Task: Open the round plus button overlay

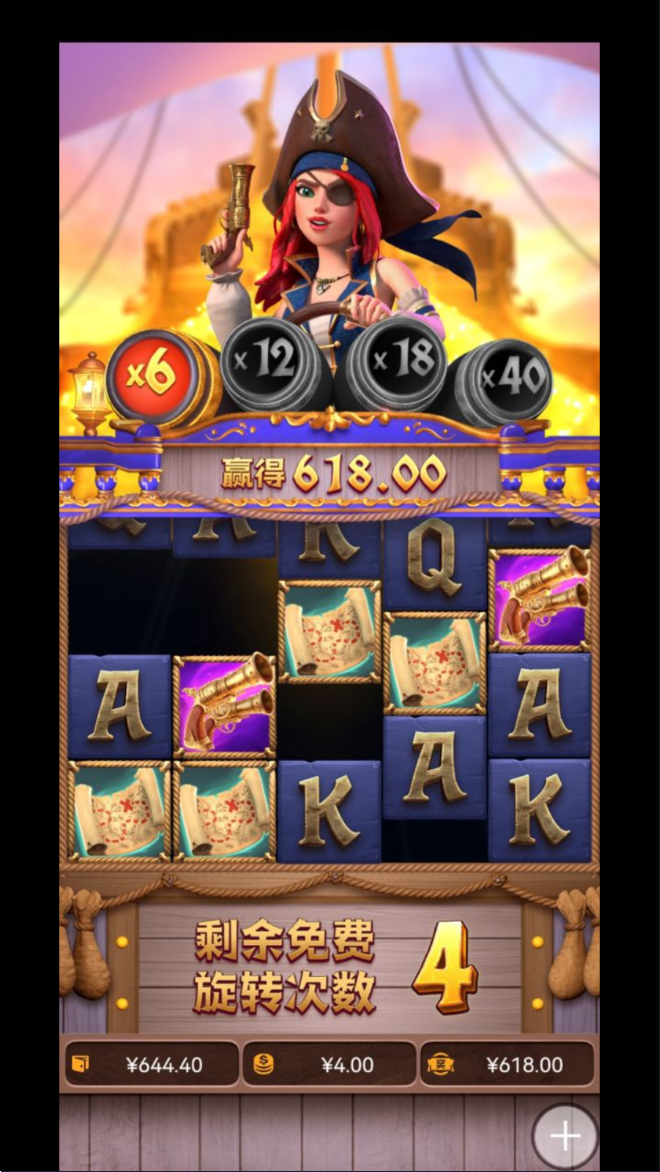Action: (x=565, y=1136)
